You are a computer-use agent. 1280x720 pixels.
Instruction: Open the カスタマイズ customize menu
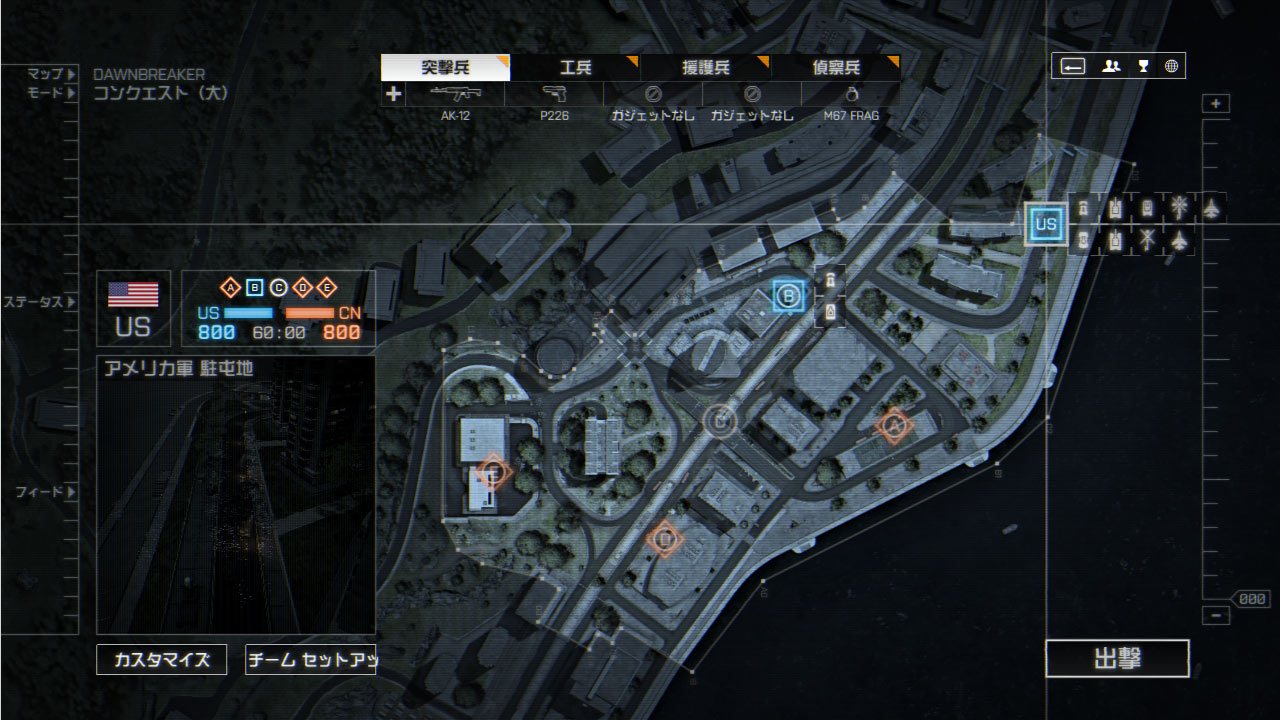162,660
